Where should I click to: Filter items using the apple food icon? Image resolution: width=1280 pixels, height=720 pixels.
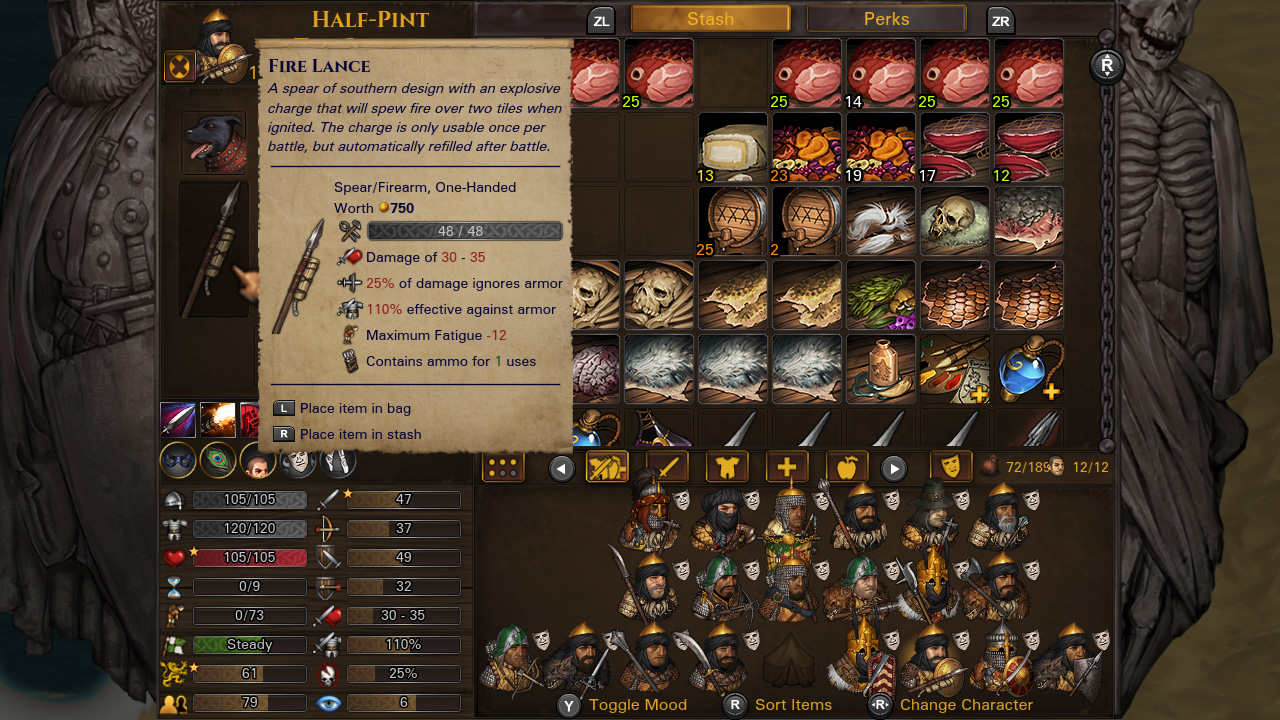click(x=846, y=466)
